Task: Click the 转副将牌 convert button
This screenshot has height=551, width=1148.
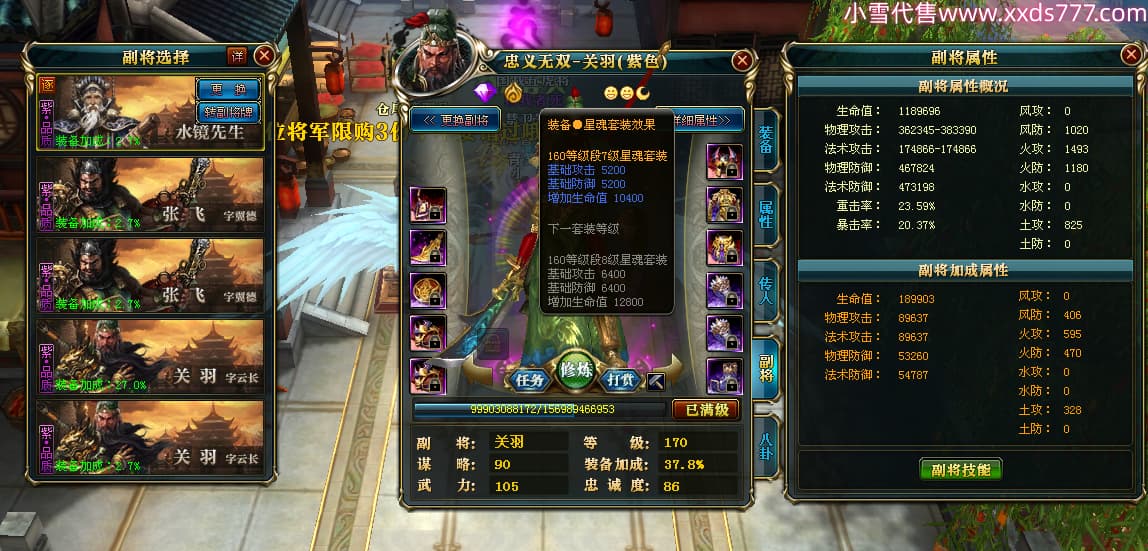Action: pos(227,109)
